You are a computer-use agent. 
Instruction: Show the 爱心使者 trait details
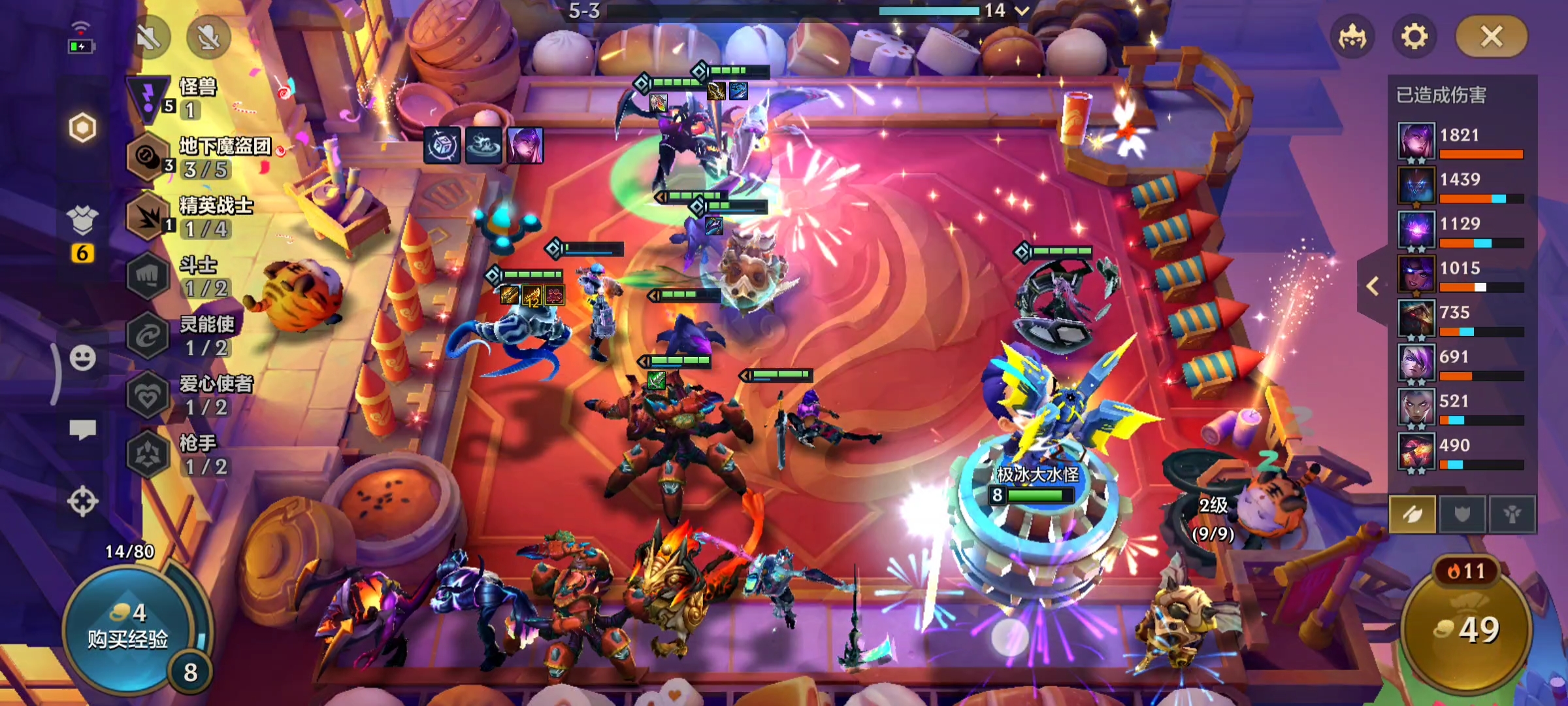[x=189, y=395]
